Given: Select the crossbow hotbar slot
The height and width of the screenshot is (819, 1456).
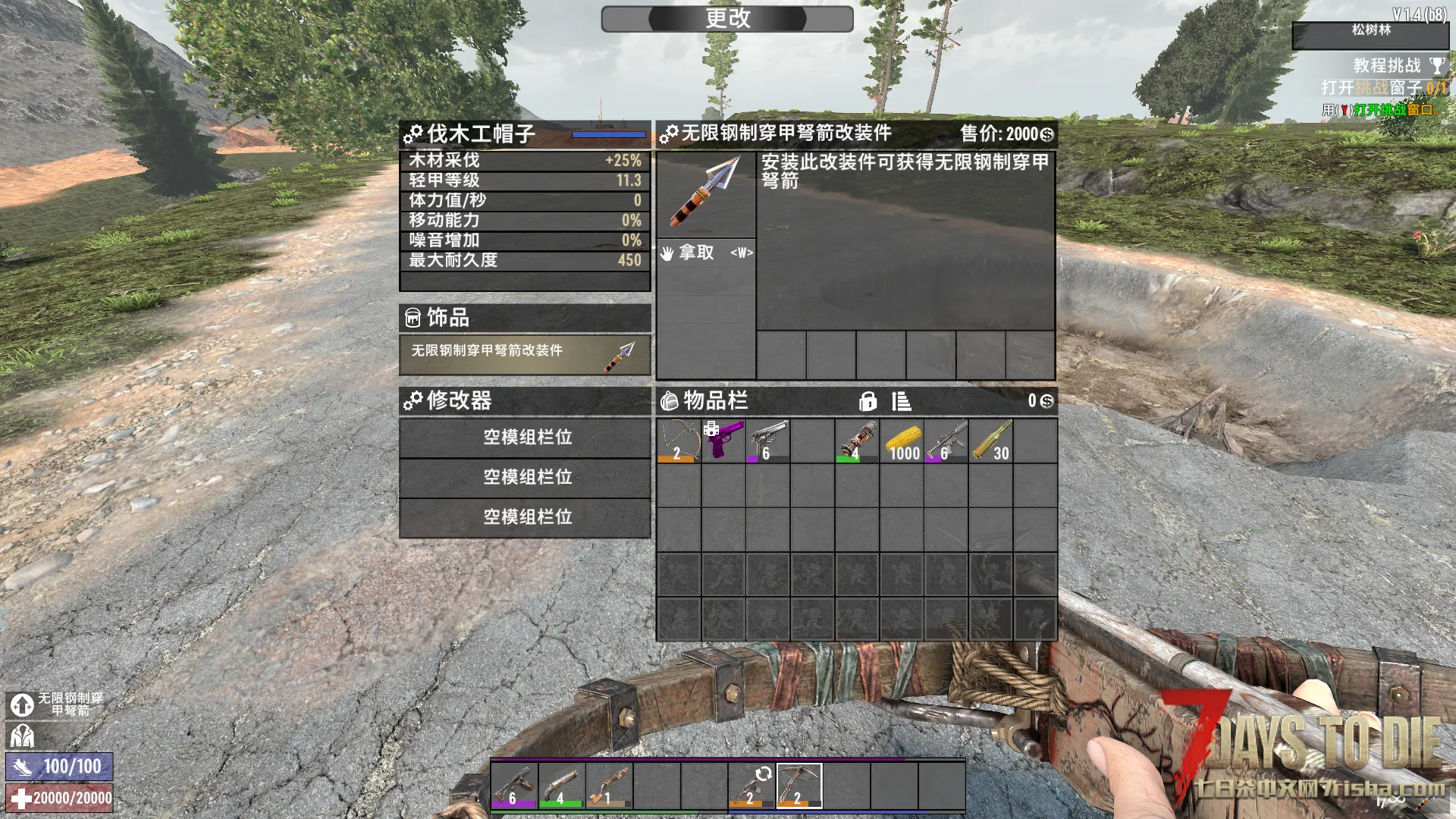Looking at the screenshot, I should tap(799, 785).
